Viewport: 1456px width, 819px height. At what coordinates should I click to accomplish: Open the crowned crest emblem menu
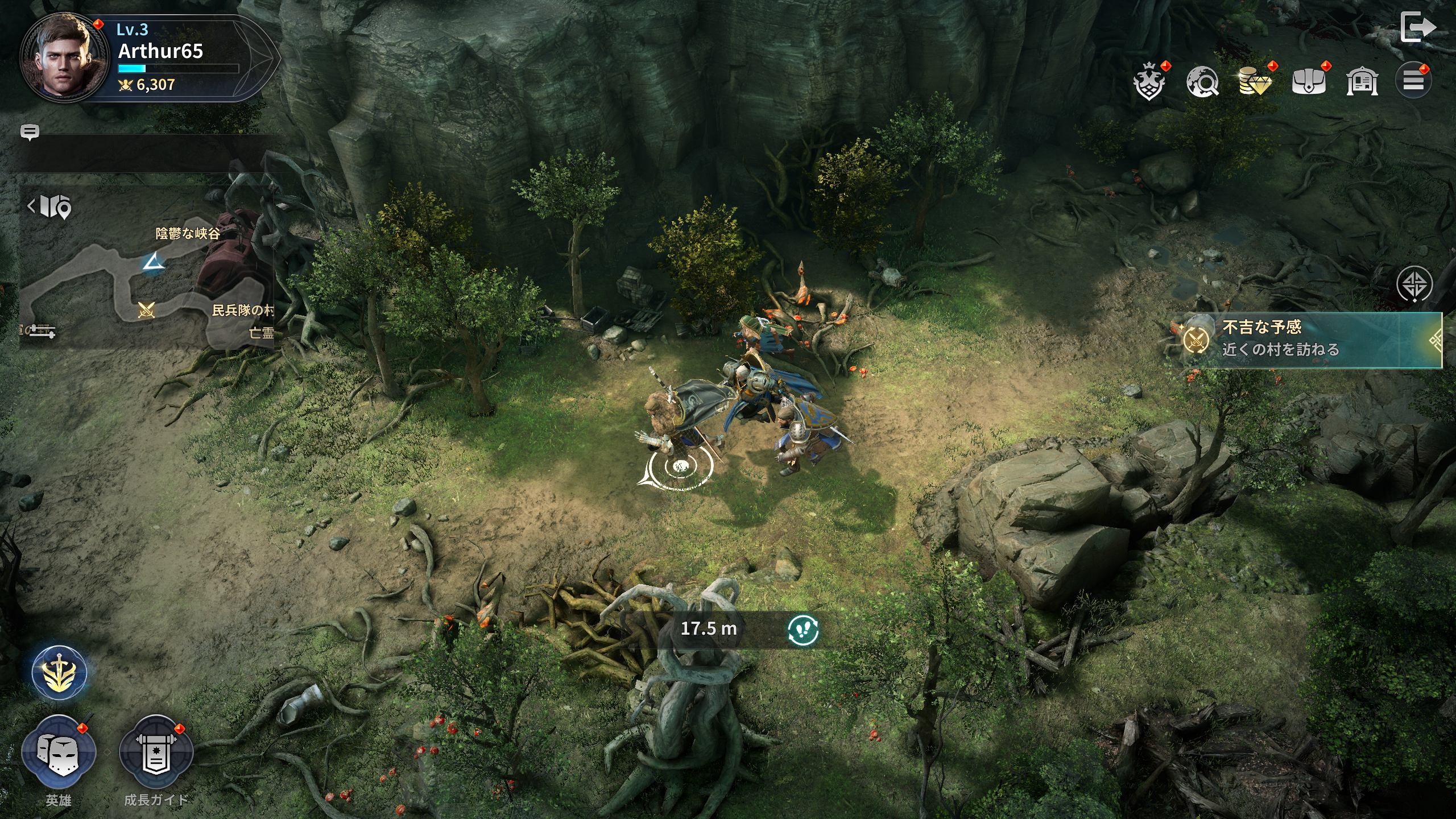click(1149, 82)
